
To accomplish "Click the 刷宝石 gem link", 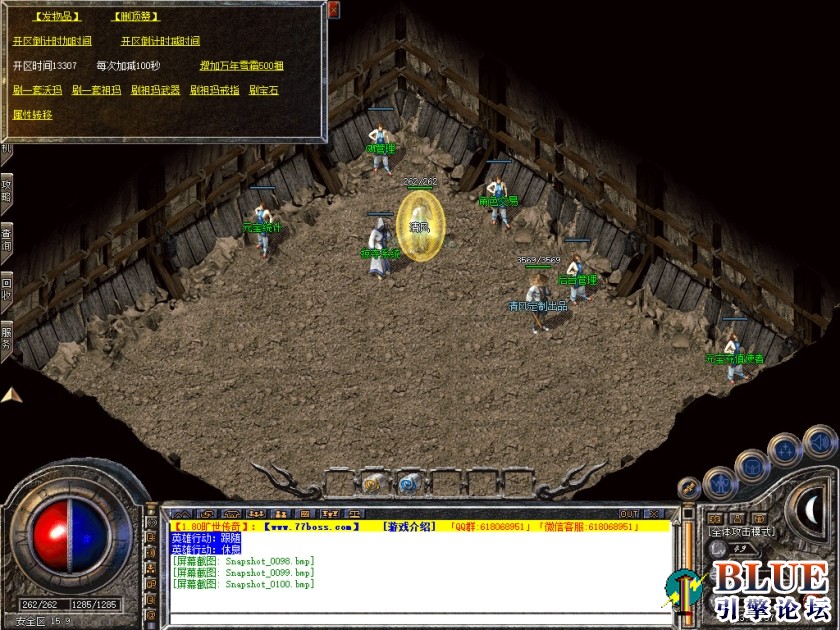I will [x=264, y=90].
